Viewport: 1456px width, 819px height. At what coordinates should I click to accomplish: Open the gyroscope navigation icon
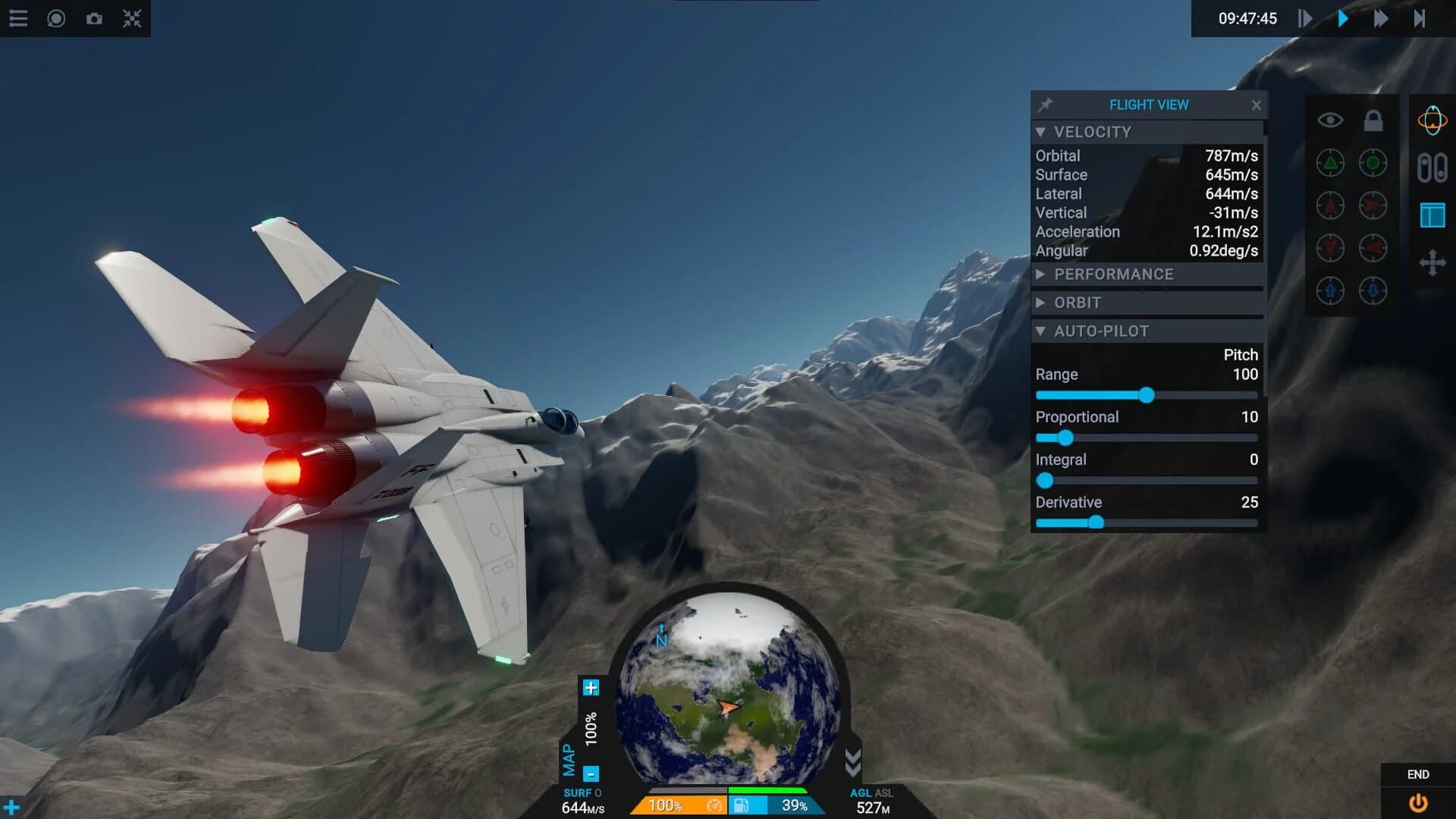click(x=1432, y=120)
